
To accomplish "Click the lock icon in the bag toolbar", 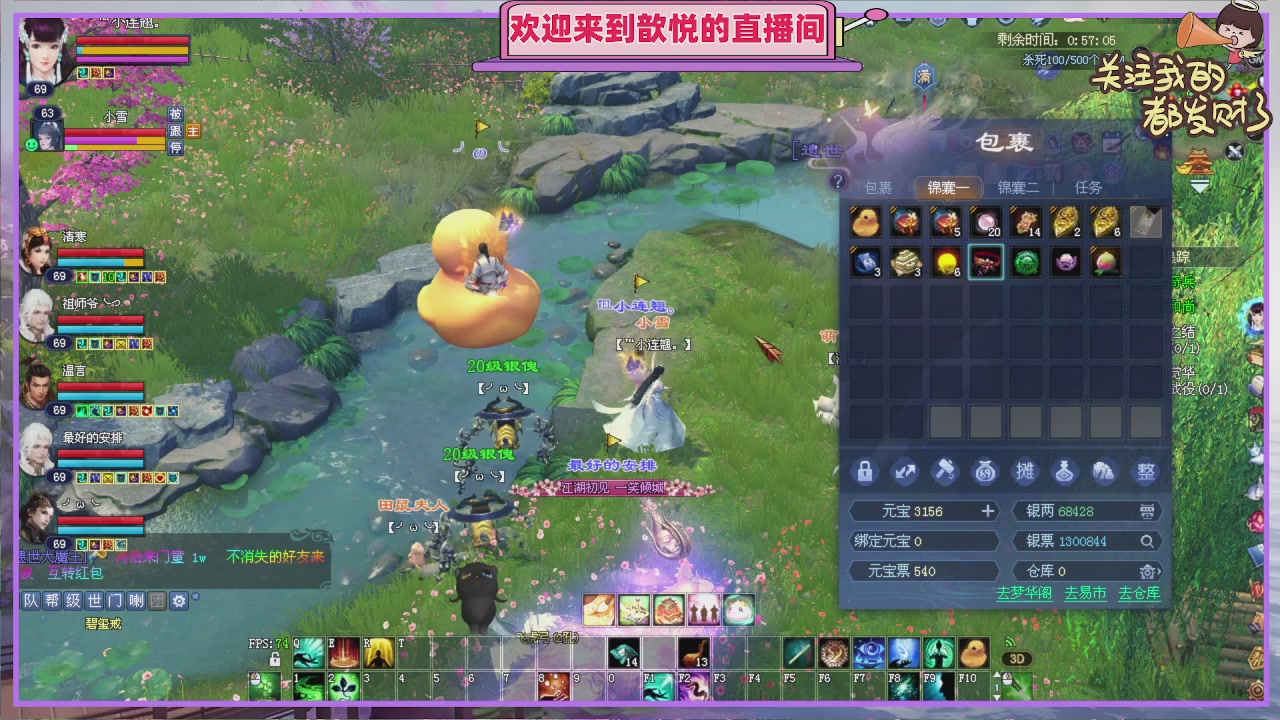I will 865,471.
